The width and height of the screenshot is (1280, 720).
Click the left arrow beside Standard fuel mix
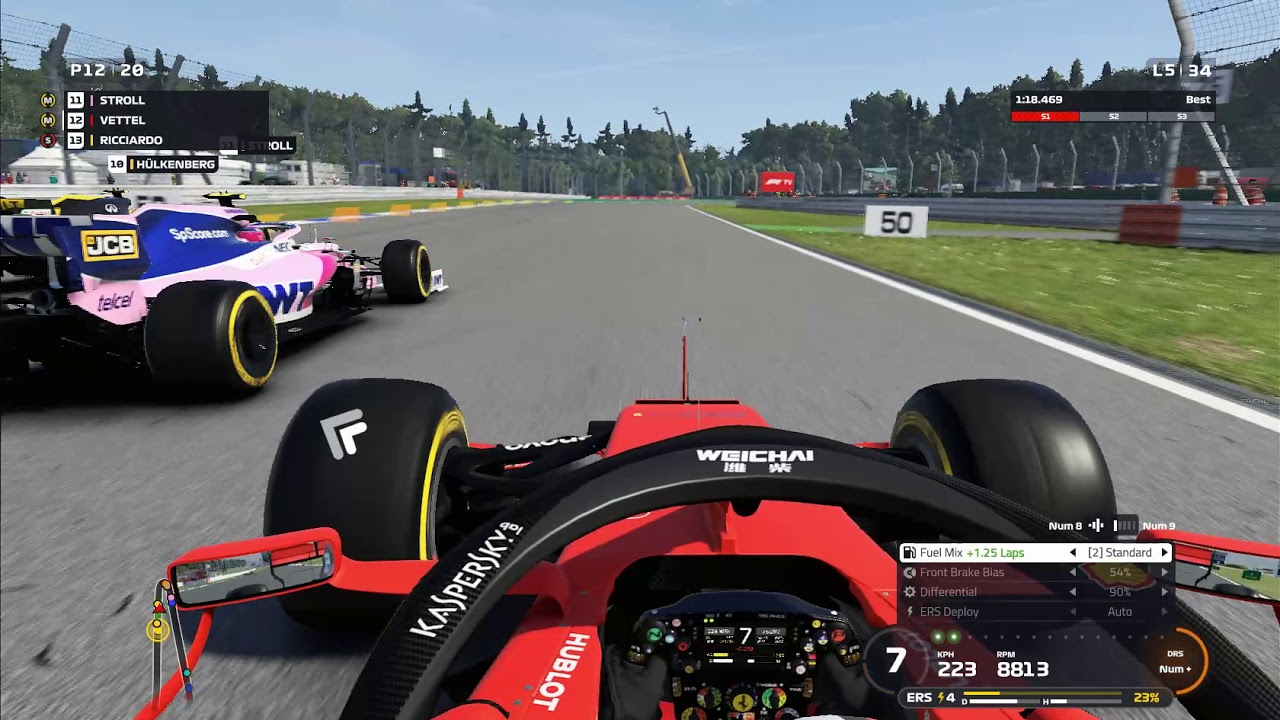[1073, 553]
